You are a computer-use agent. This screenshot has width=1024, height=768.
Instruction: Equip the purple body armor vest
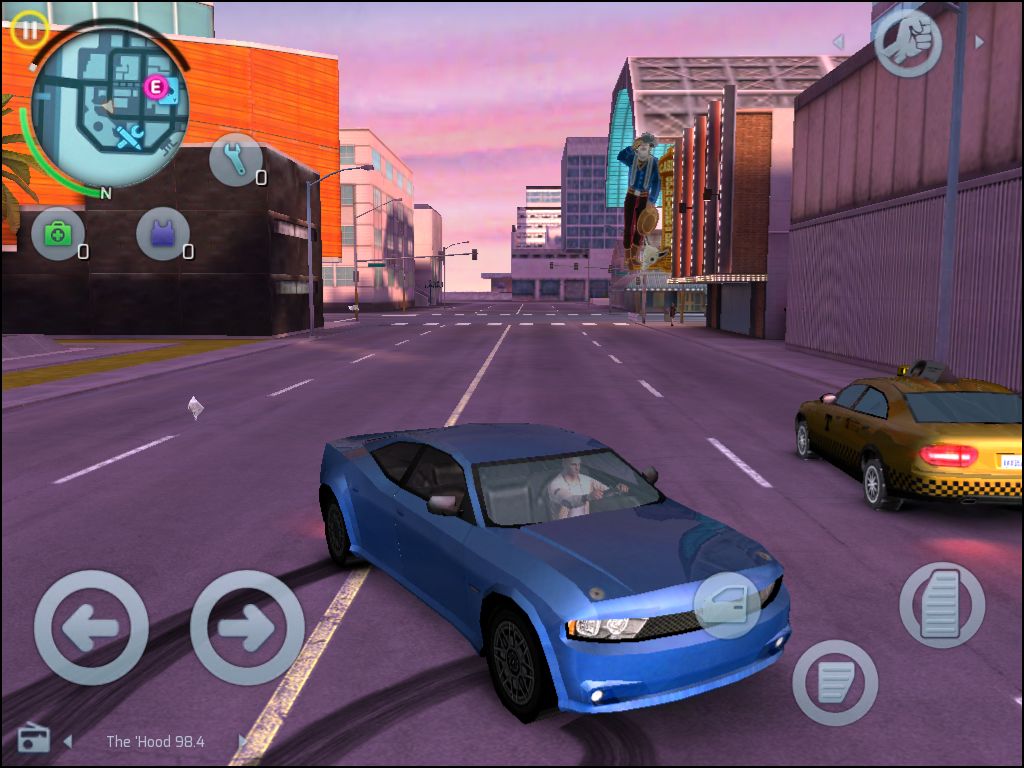click(162, 234)
